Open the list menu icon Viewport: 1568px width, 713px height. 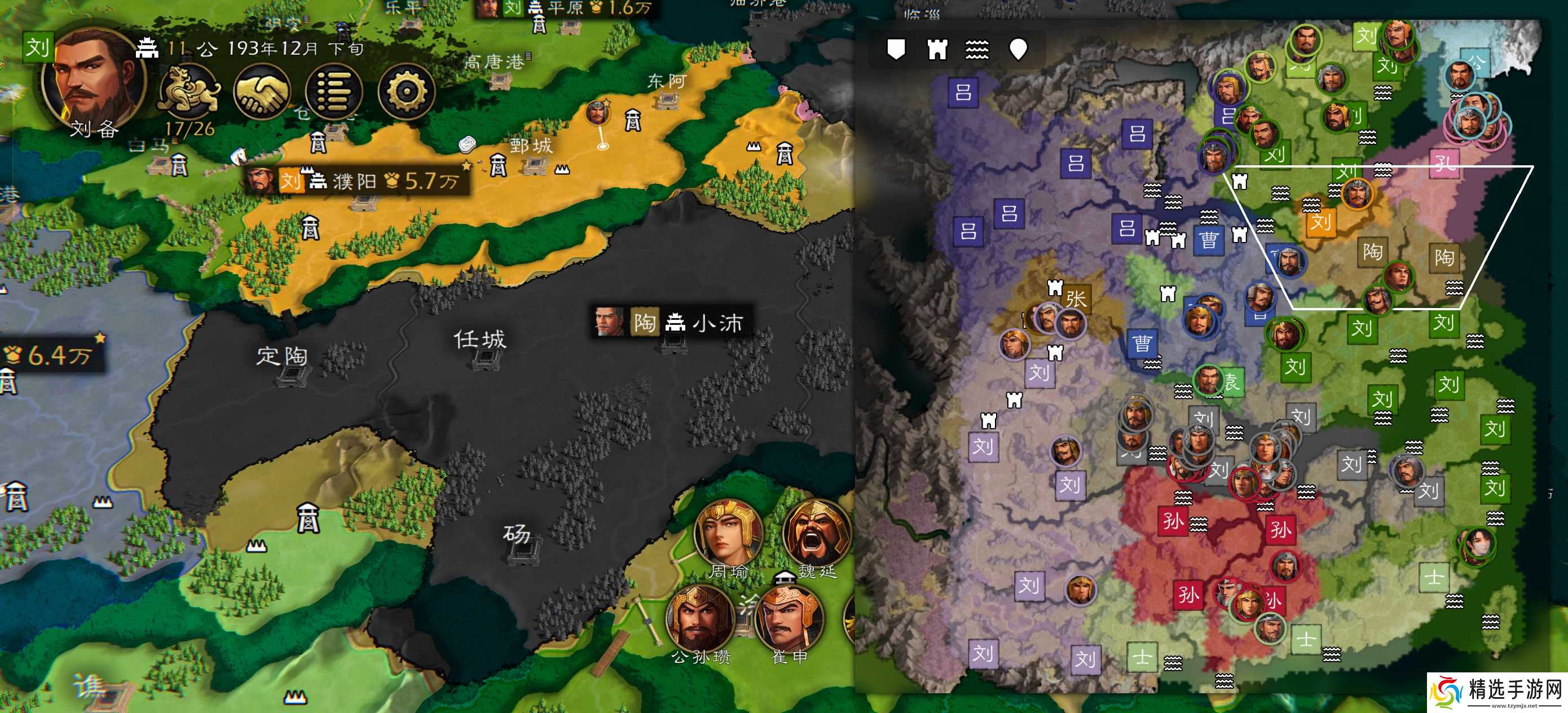pyautogui.click(x=334, y=92)
